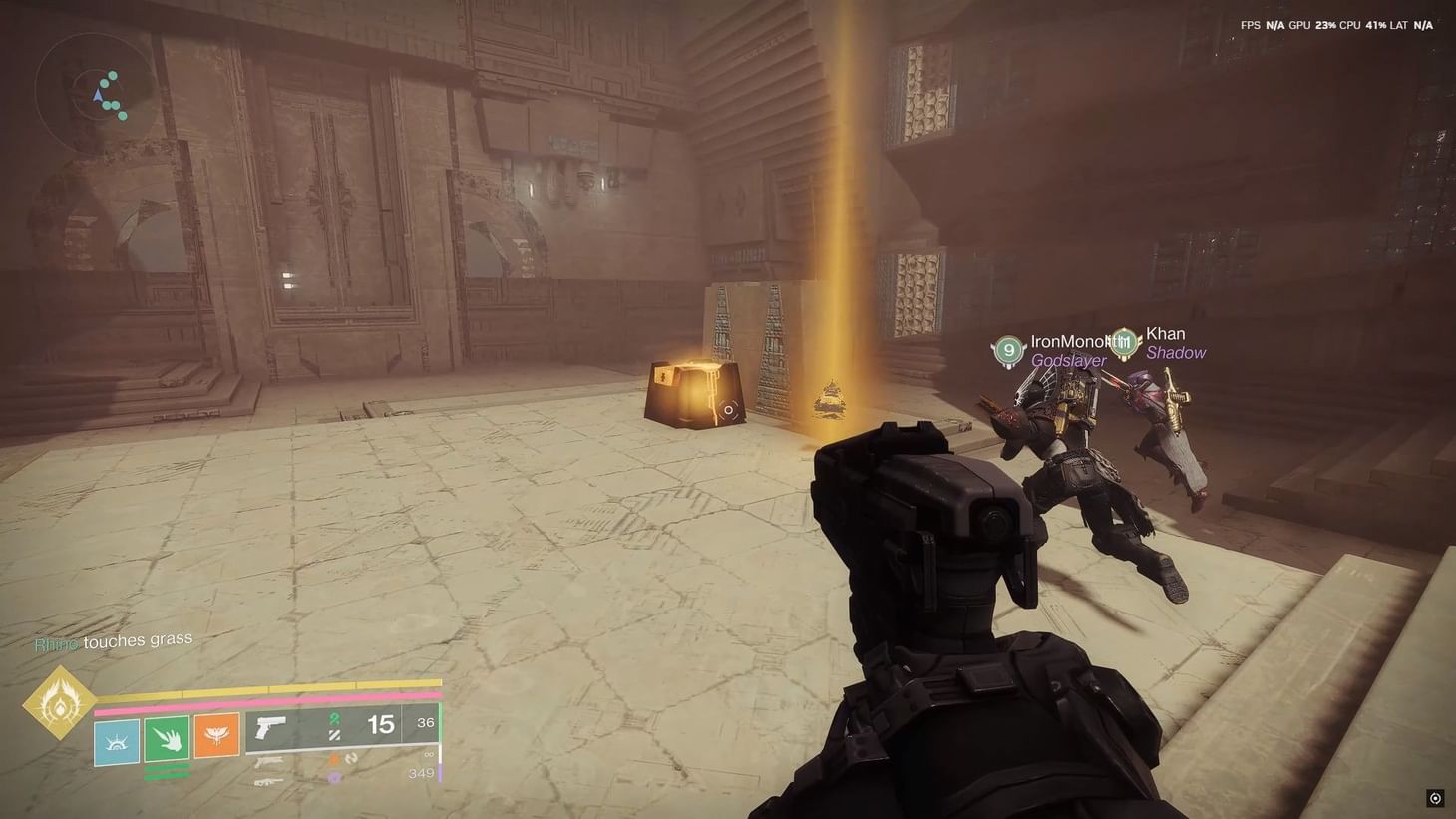Expand the GPU usage stat readout
The image size is (1456, 819).
click(x=1316, y=24)
